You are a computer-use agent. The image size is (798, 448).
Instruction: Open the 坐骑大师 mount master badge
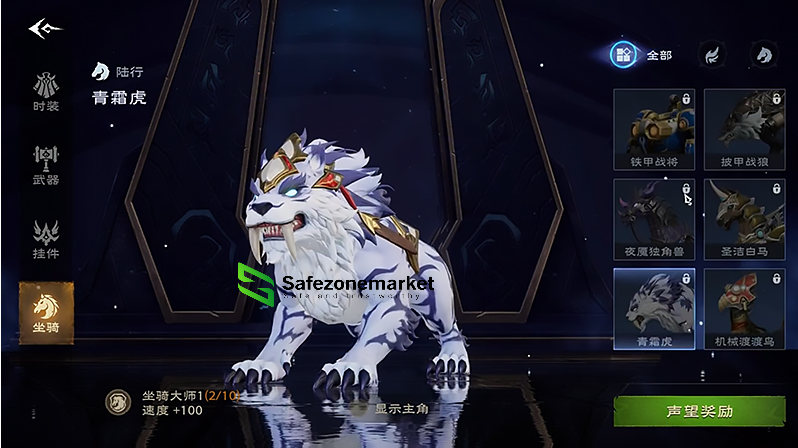(x=118, y=401)
